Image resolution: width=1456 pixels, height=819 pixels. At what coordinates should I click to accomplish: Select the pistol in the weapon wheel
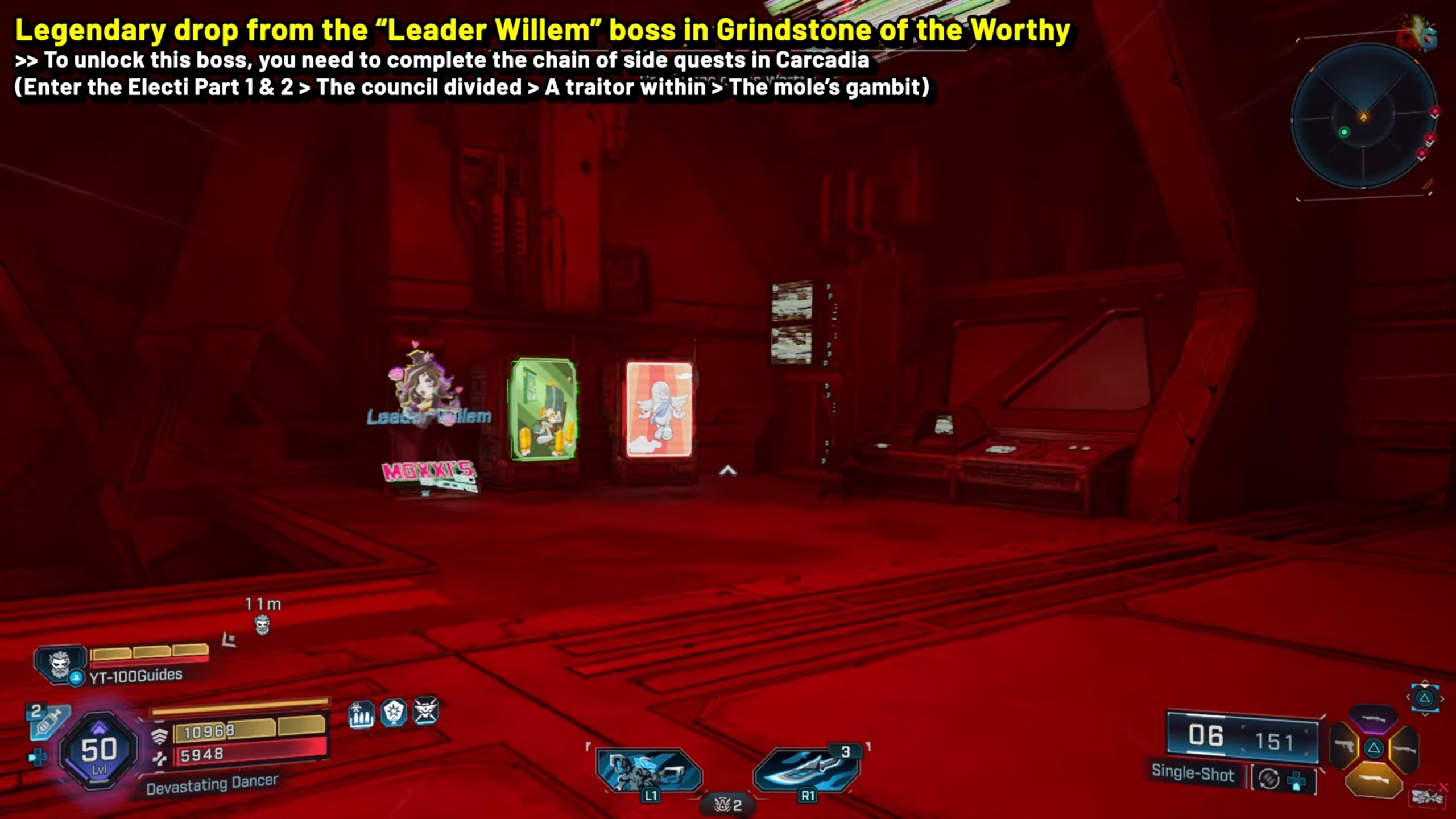tap(1345, 746)
